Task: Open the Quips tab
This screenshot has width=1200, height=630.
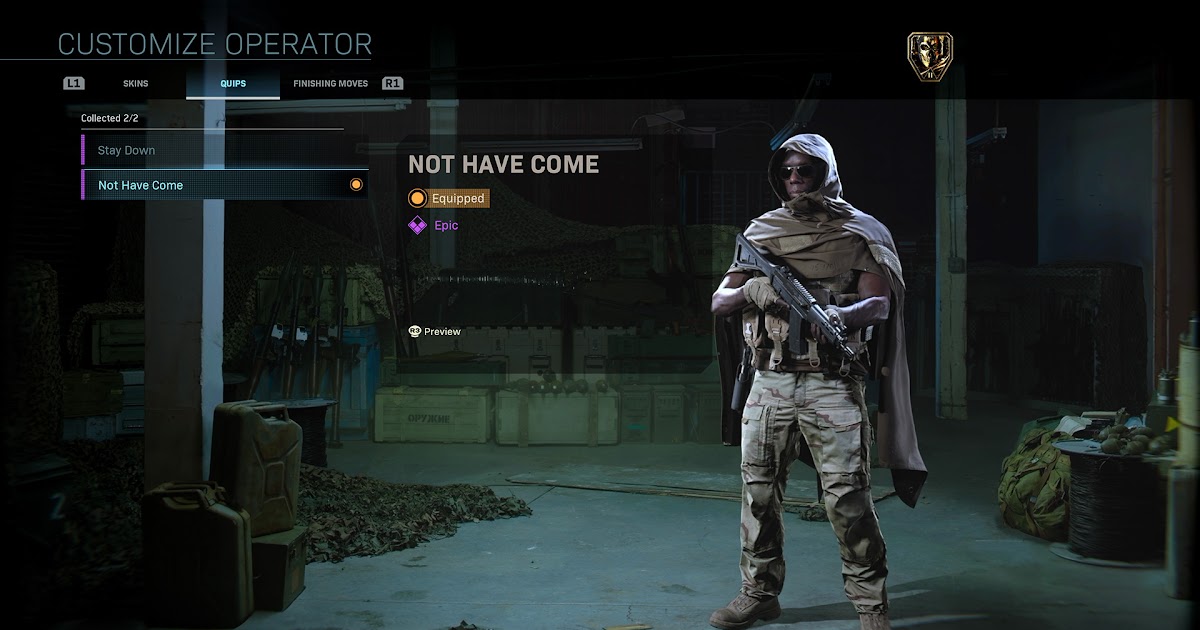Action: [233, 84]
